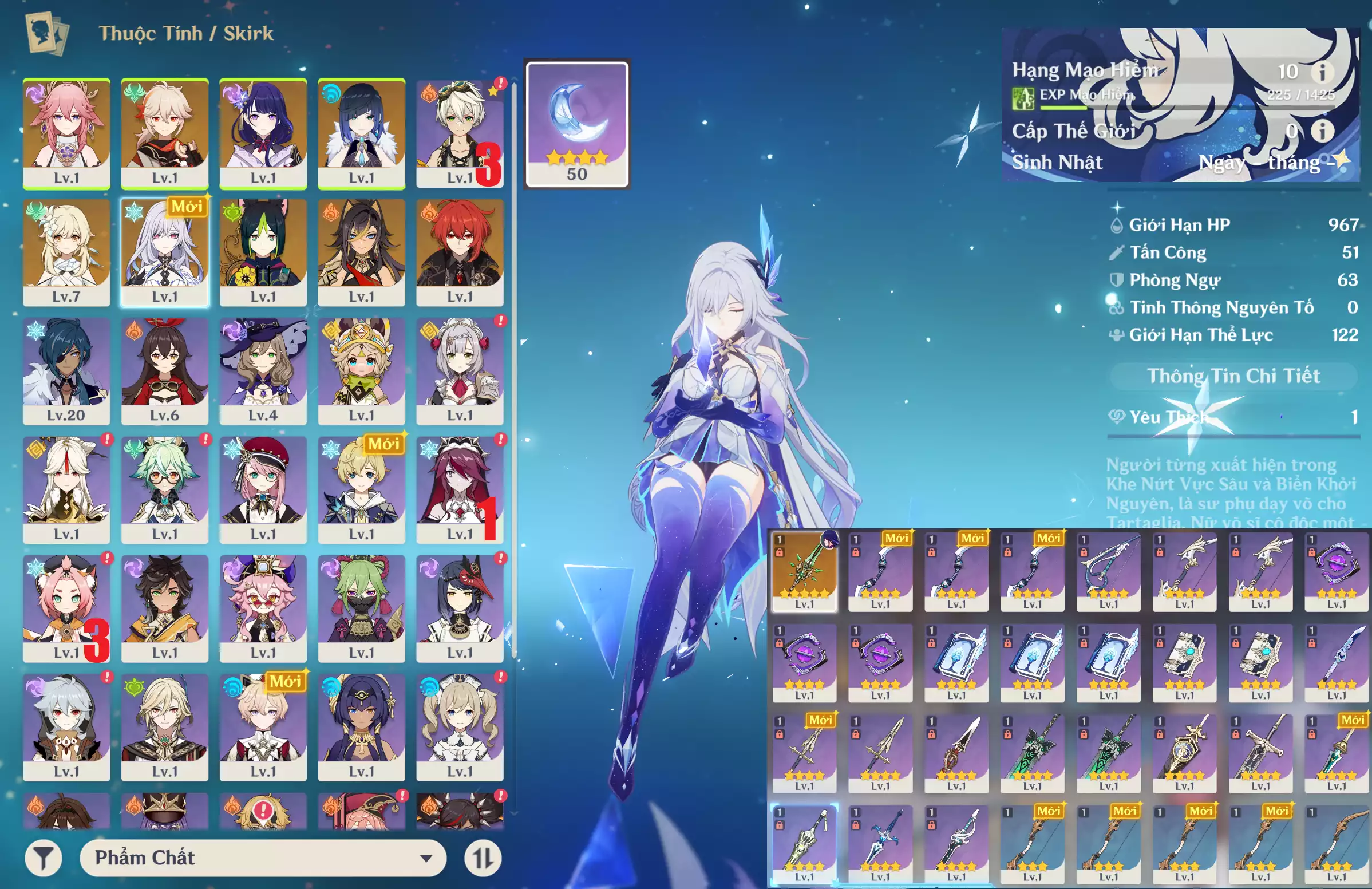Screen dimensions: 1372x889
Task: Choose the Raiden Shogun character card
Action: pyautogui.click(x=263, y=133)
